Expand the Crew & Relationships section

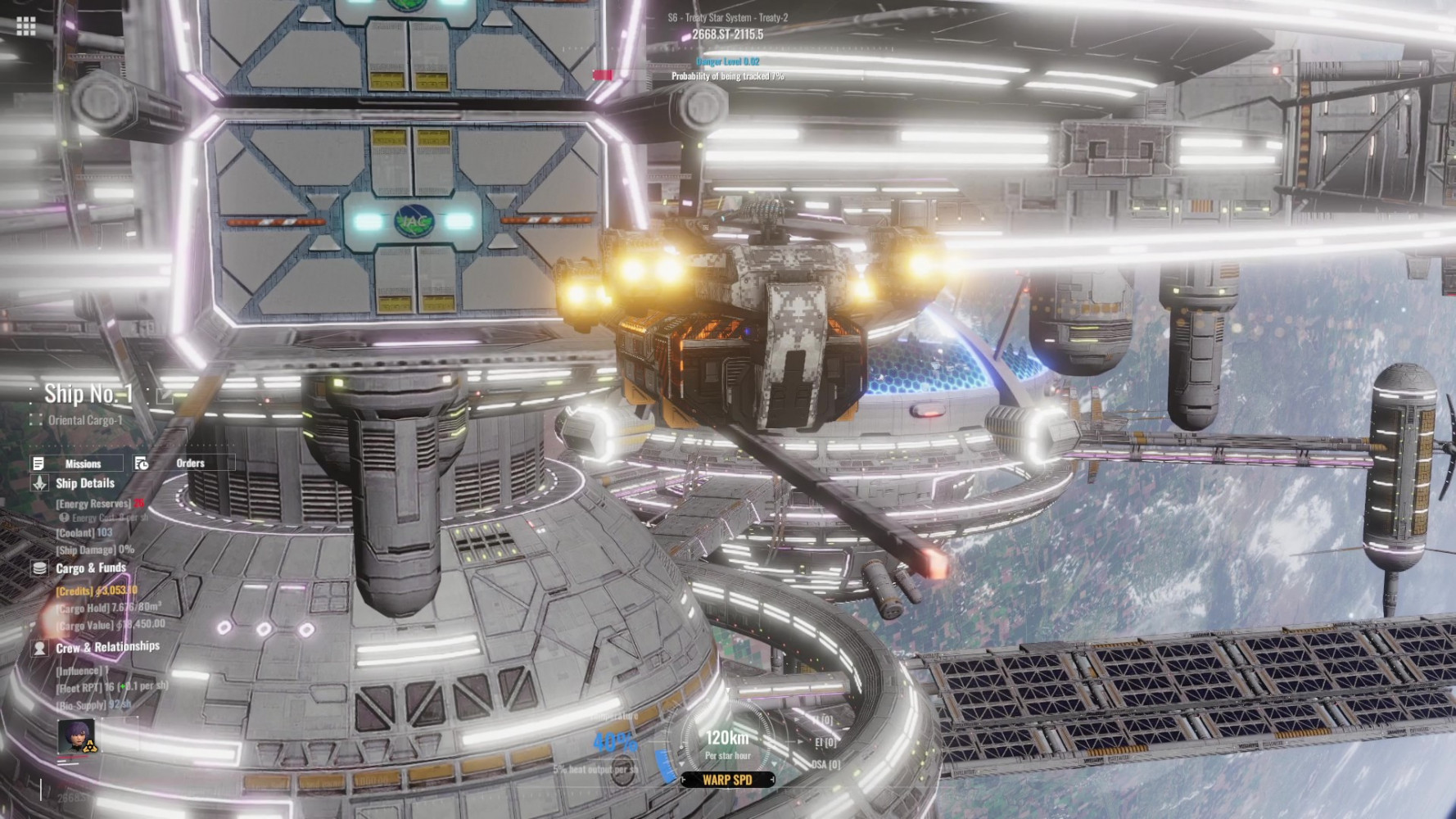[106, 647]
